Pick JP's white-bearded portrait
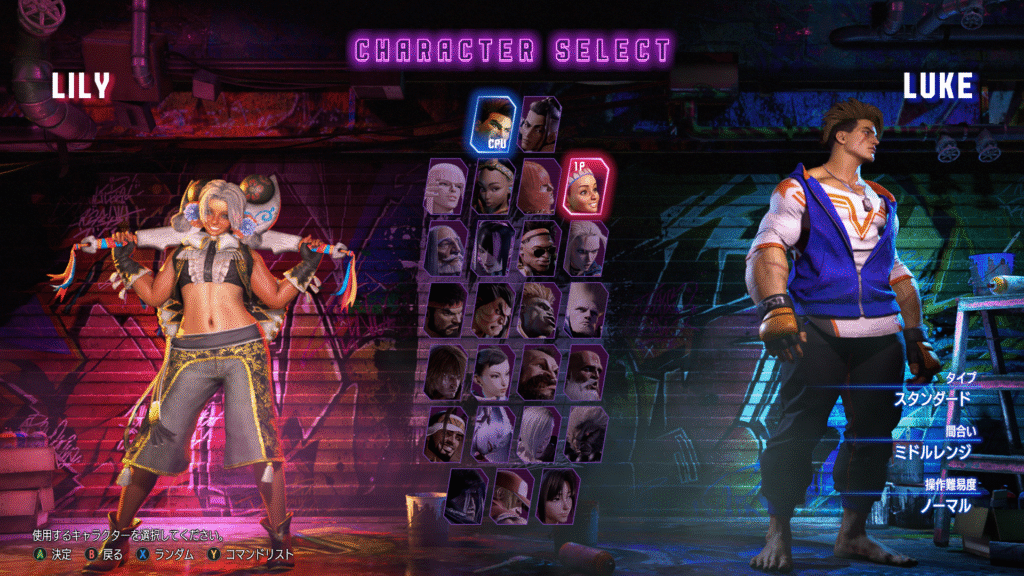This screenshot has height=576, width=1024. (447, 248)
